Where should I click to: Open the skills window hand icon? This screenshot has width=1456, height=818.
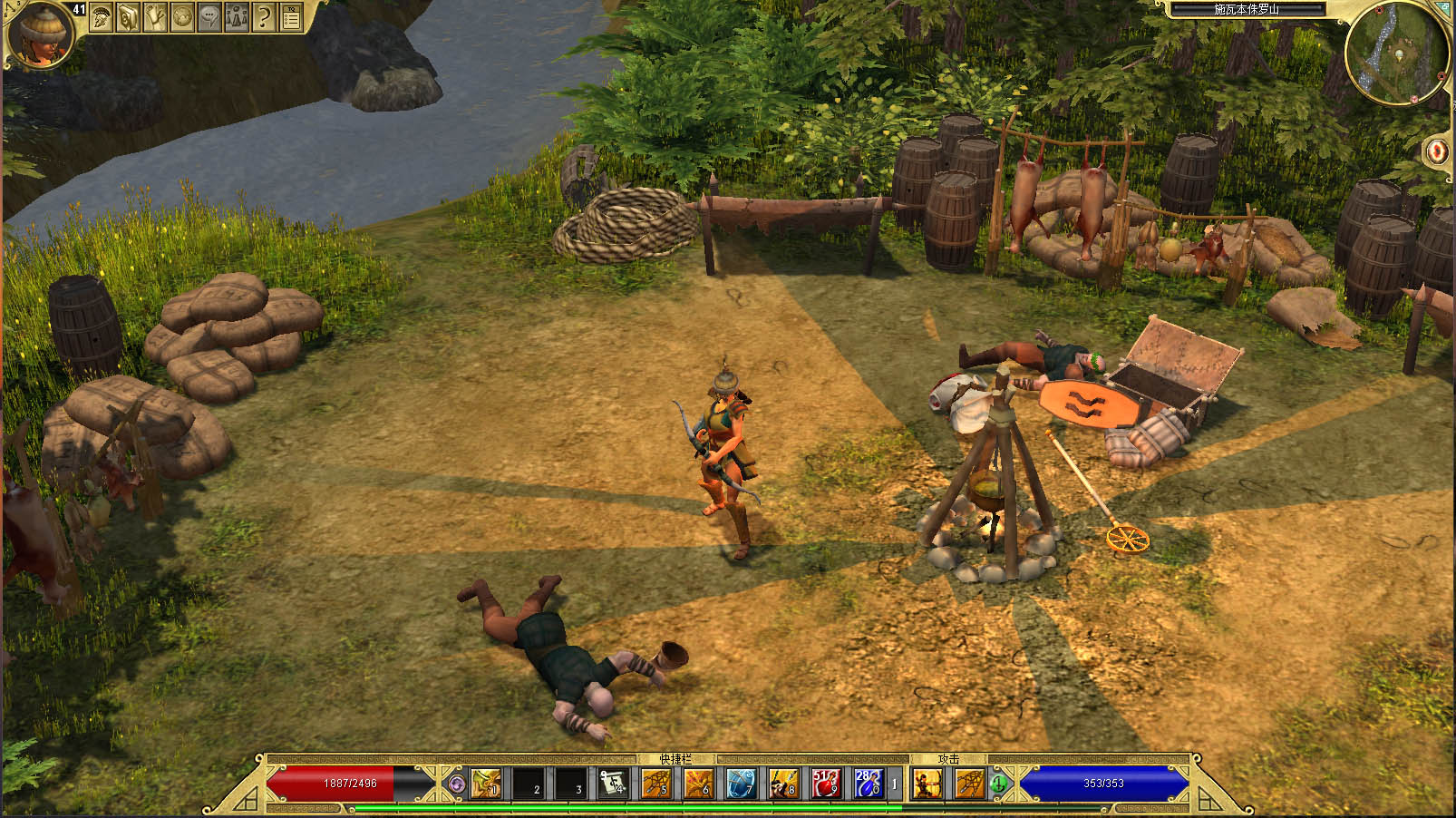pyautogui.click(x=154, y=16)
